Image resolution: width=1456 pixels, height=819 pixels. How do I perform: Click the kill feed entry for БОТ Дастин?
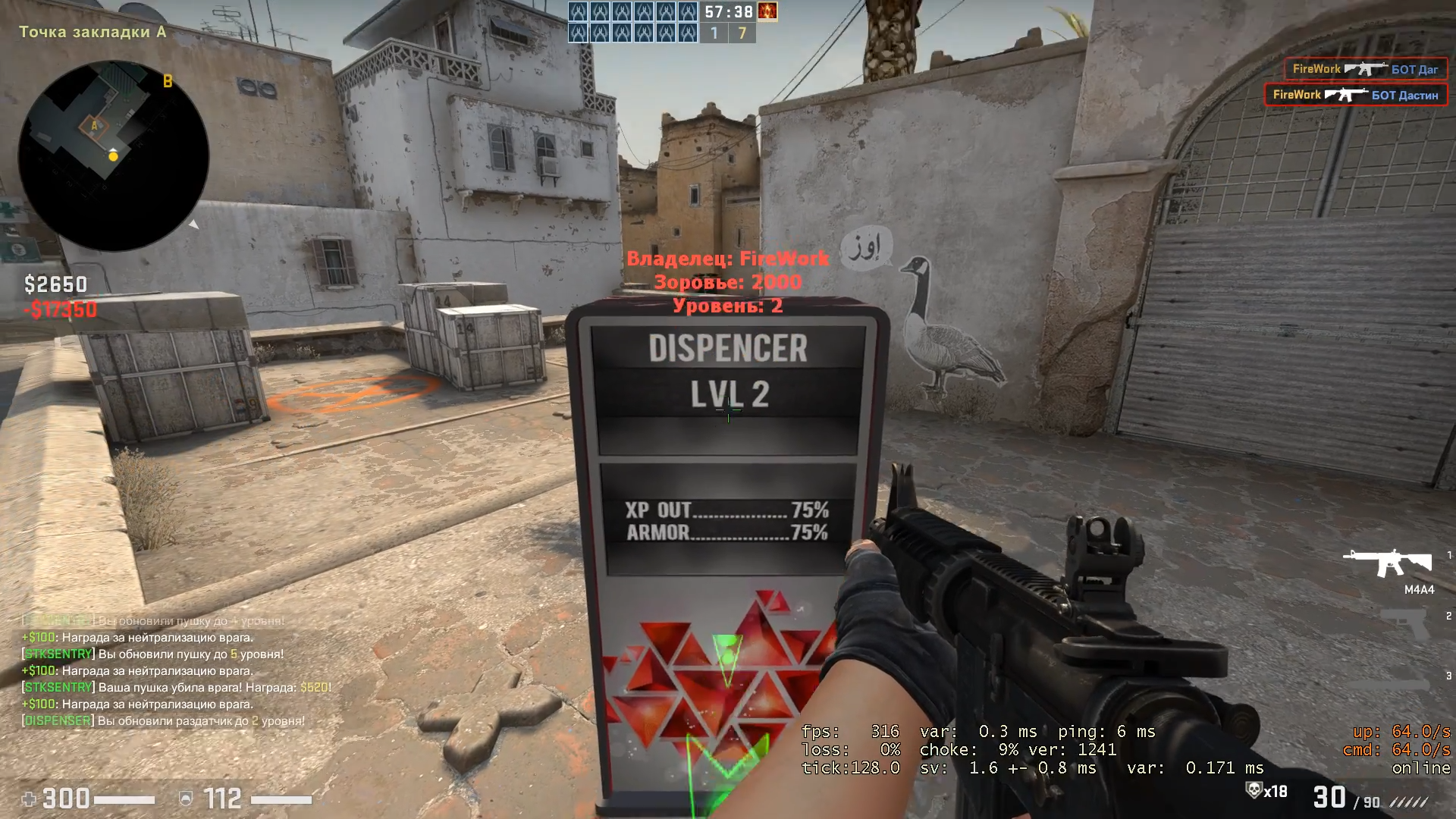pyautogui.click(x=1356, y=95)
